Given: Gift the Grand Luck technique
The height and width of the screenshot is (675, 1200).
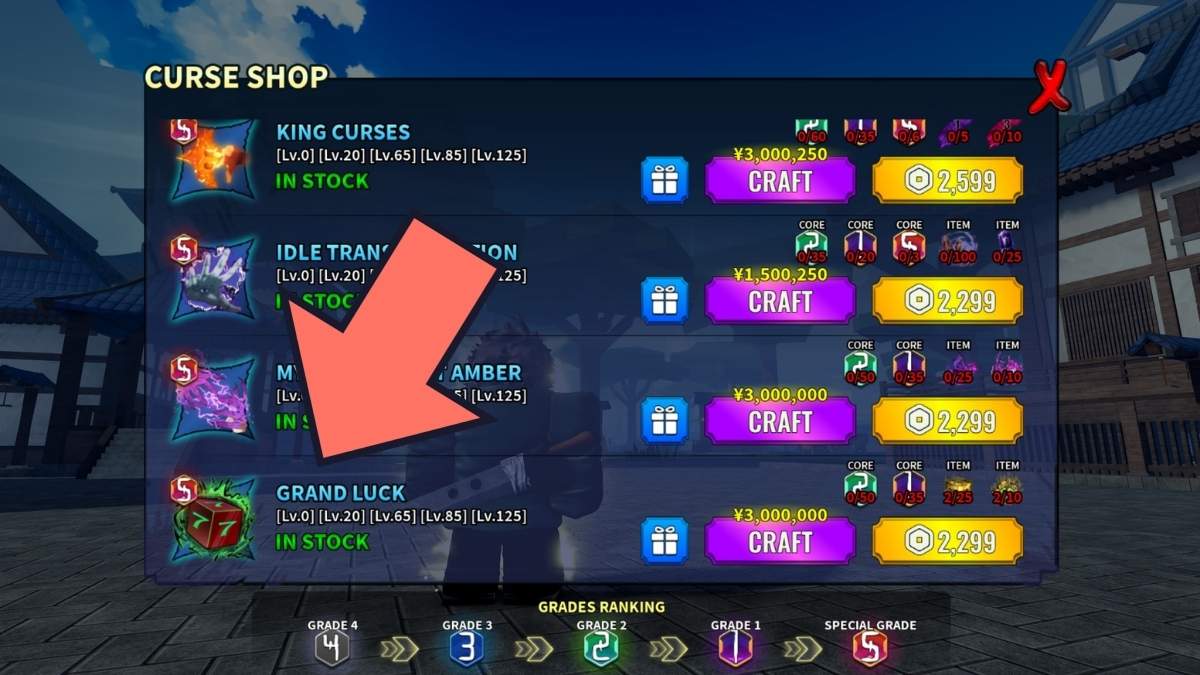Looking at the screenshot, I should [664, 541].
